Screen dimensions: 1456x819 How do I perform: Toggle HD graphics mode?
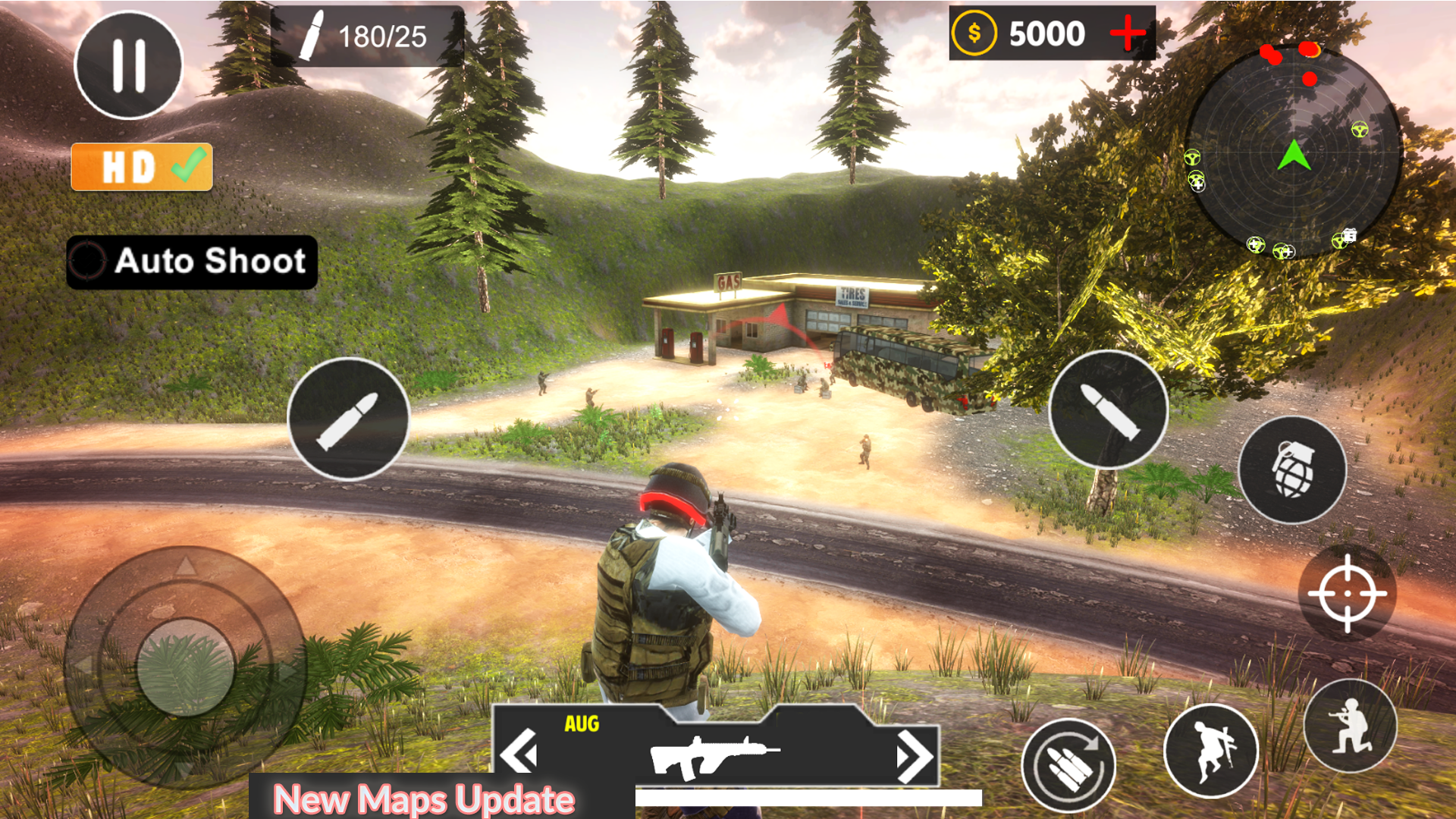click(x=140, y=167)
